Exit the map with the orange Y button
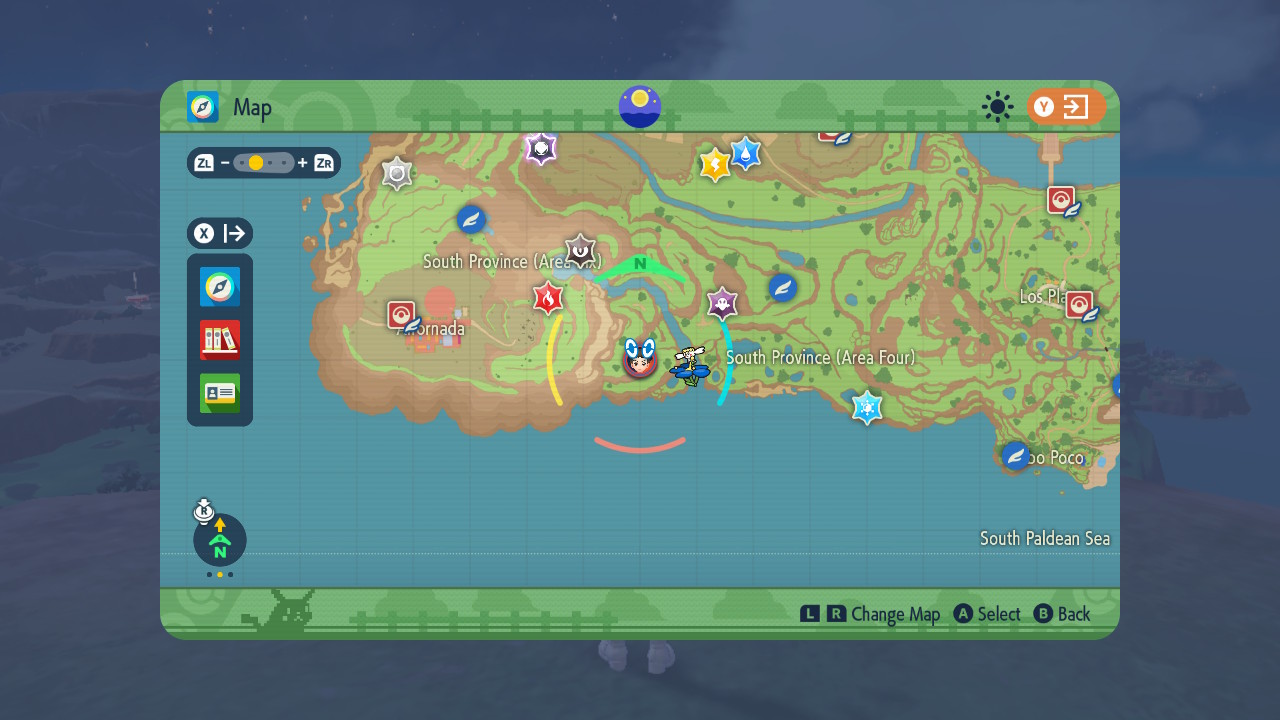This screenshot has height=720, width=1280. coord(1067,107)
